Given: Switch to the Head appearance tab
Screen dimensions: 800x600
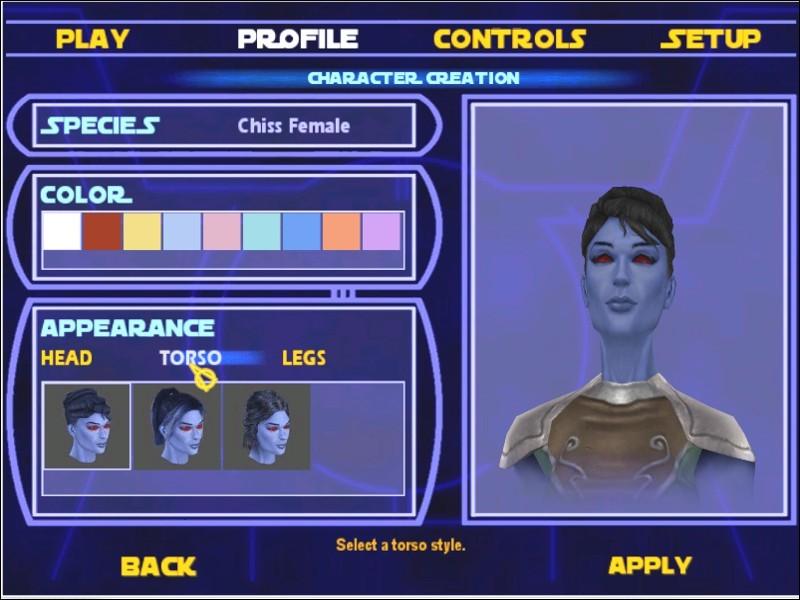Looking at the screenshot, I should [66, 357].
